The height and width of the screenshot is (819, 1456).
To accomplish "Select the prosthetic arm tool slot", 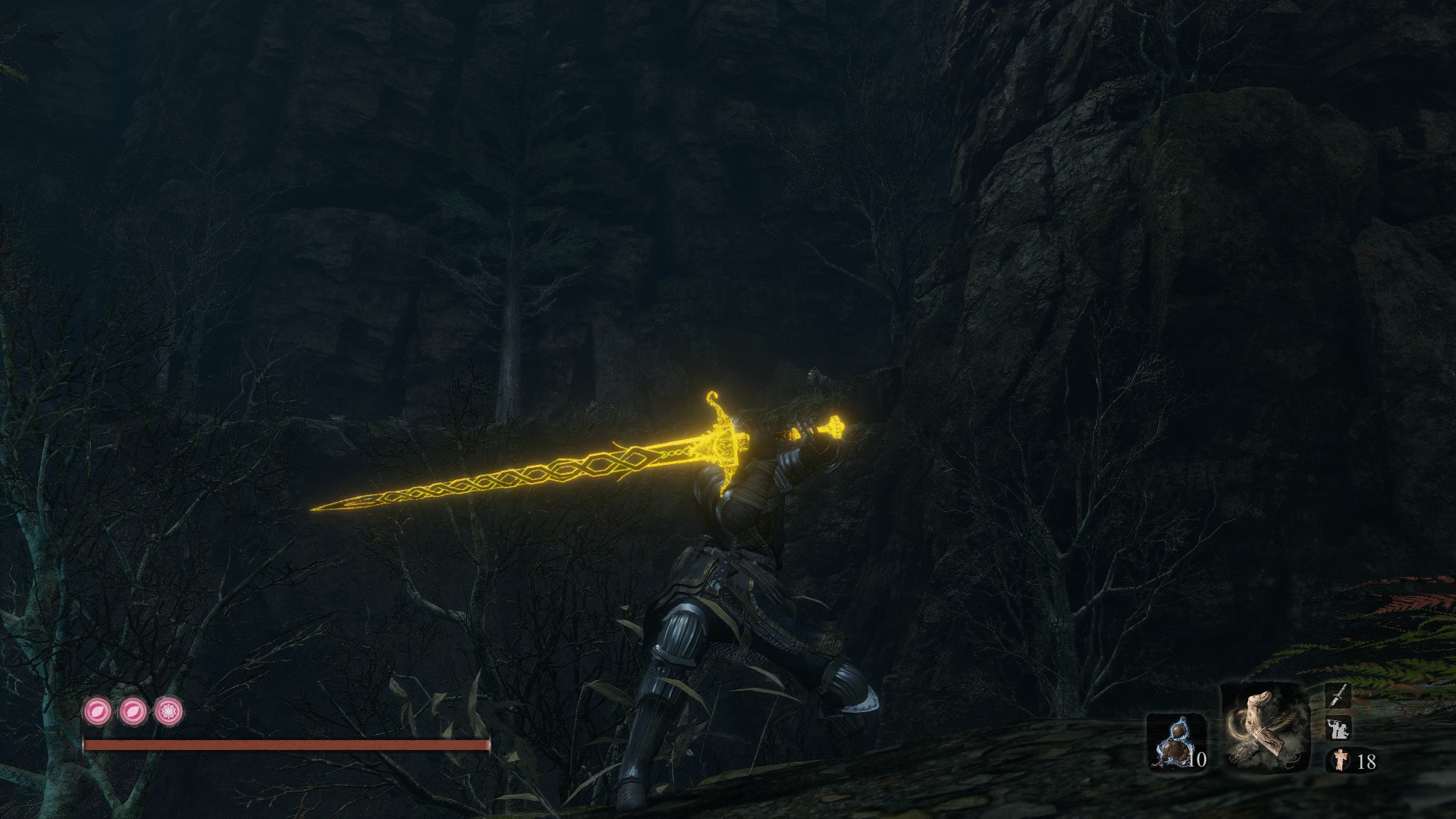I will [1265, 728].
